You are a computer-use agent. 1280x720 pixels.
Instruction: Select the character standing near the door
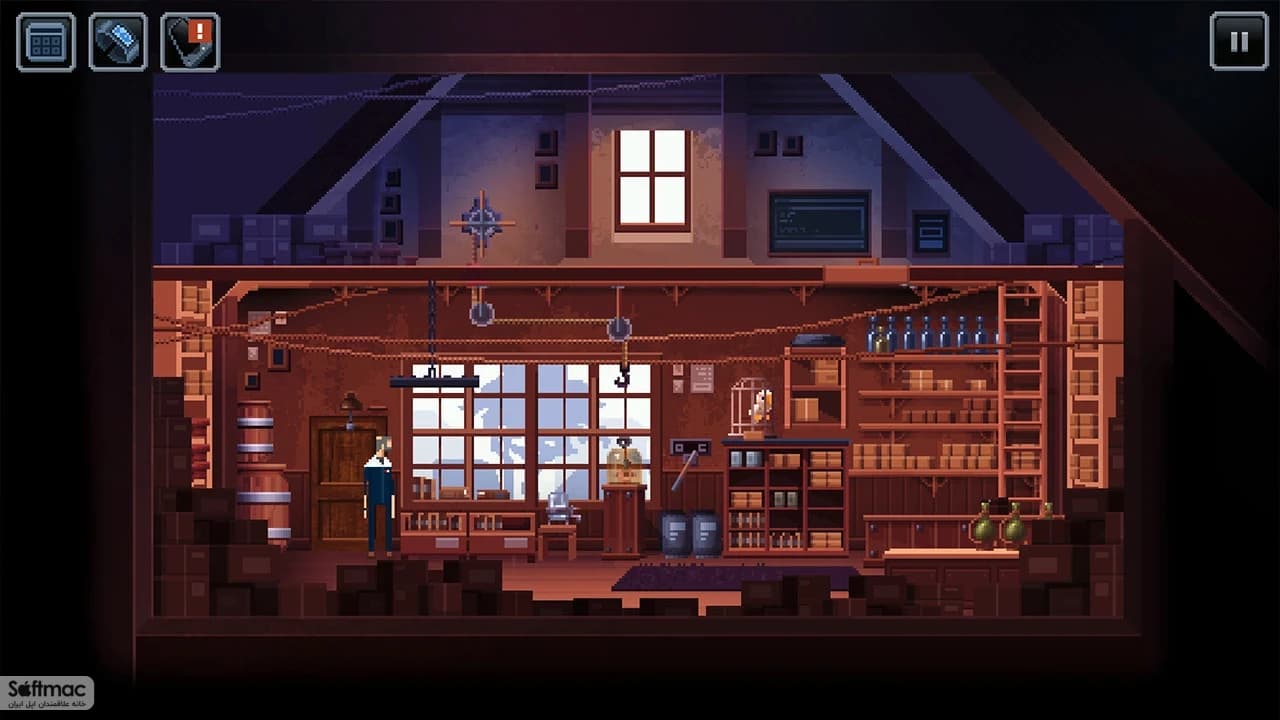point(378,495)
